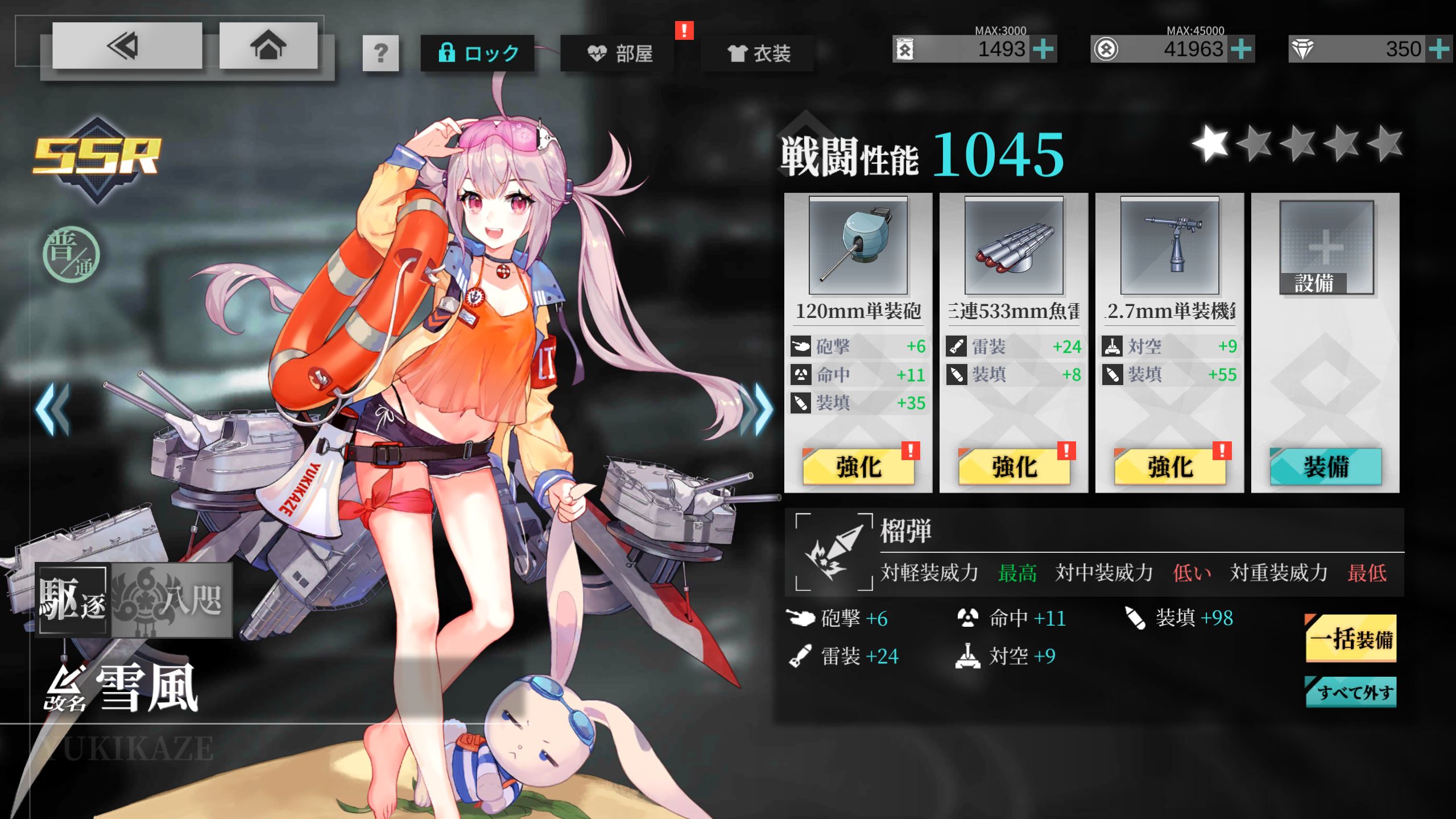The image size is (1456, 819).
Task: Add more oil with the plus button
Action: [1044, 49]
